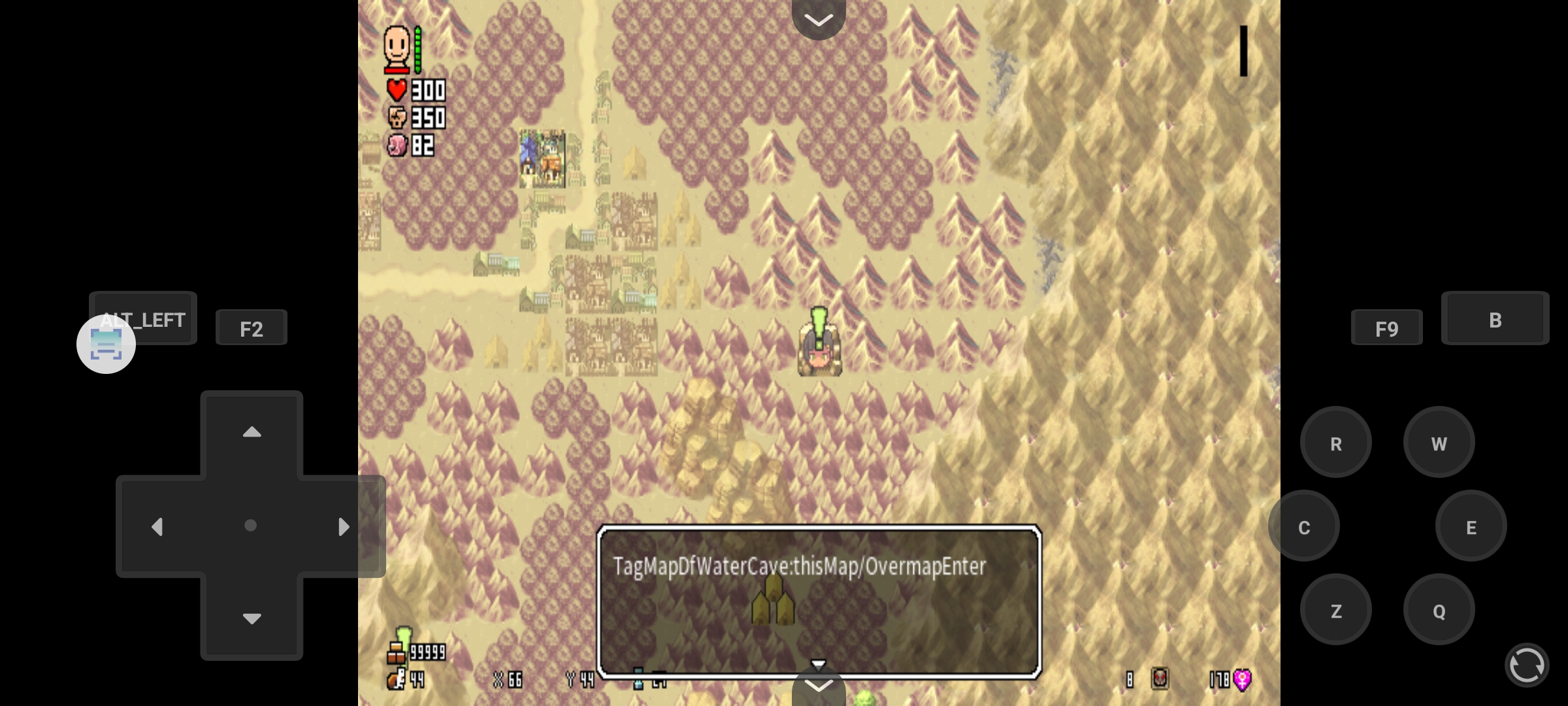Tap the d-pad down arrow
Viewport: 1568px width, 706px height.
point(252,618)
